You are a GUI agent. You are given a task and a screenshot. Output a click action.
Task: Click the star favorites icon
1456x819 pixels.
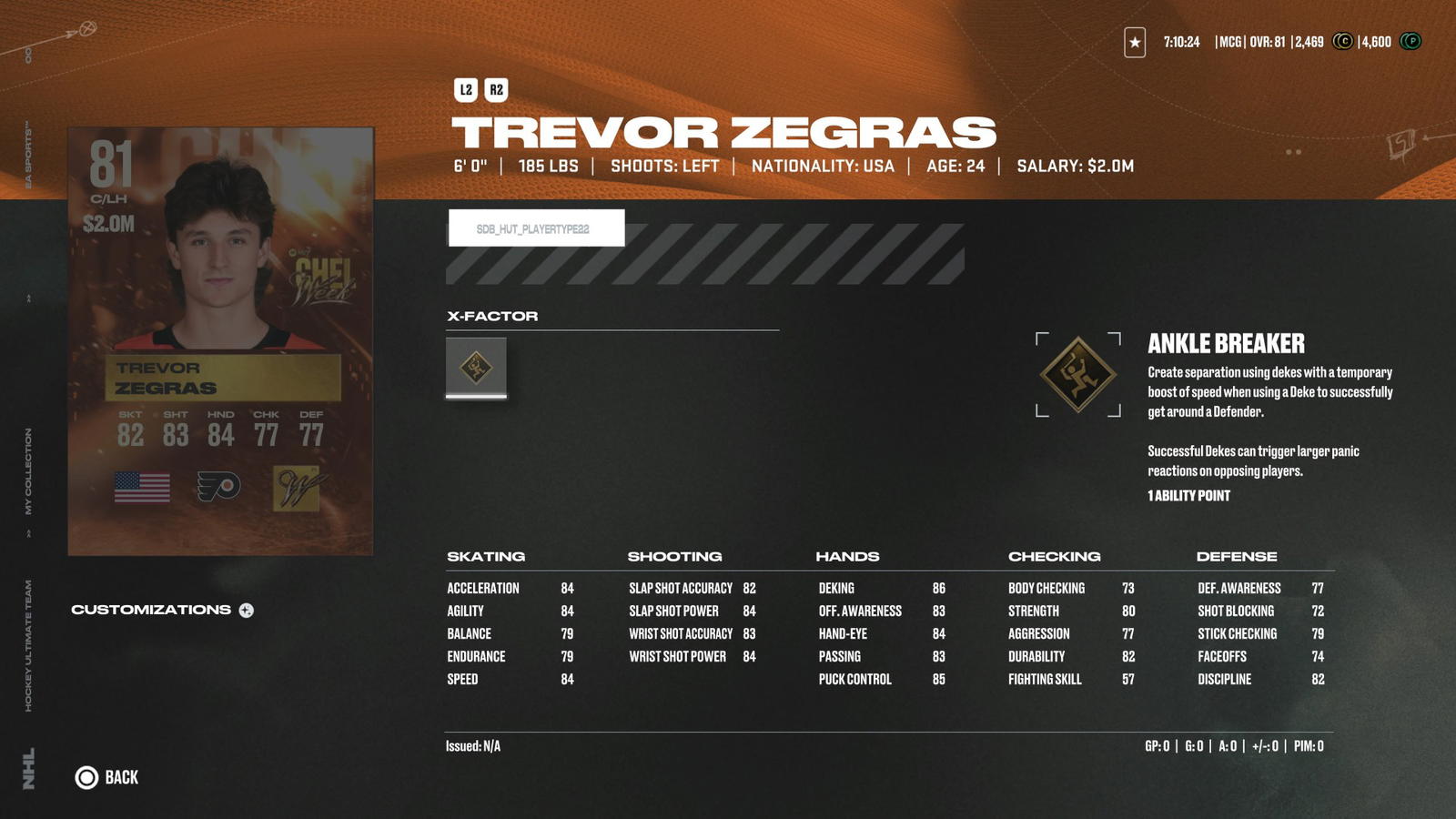pos(1135,42)
